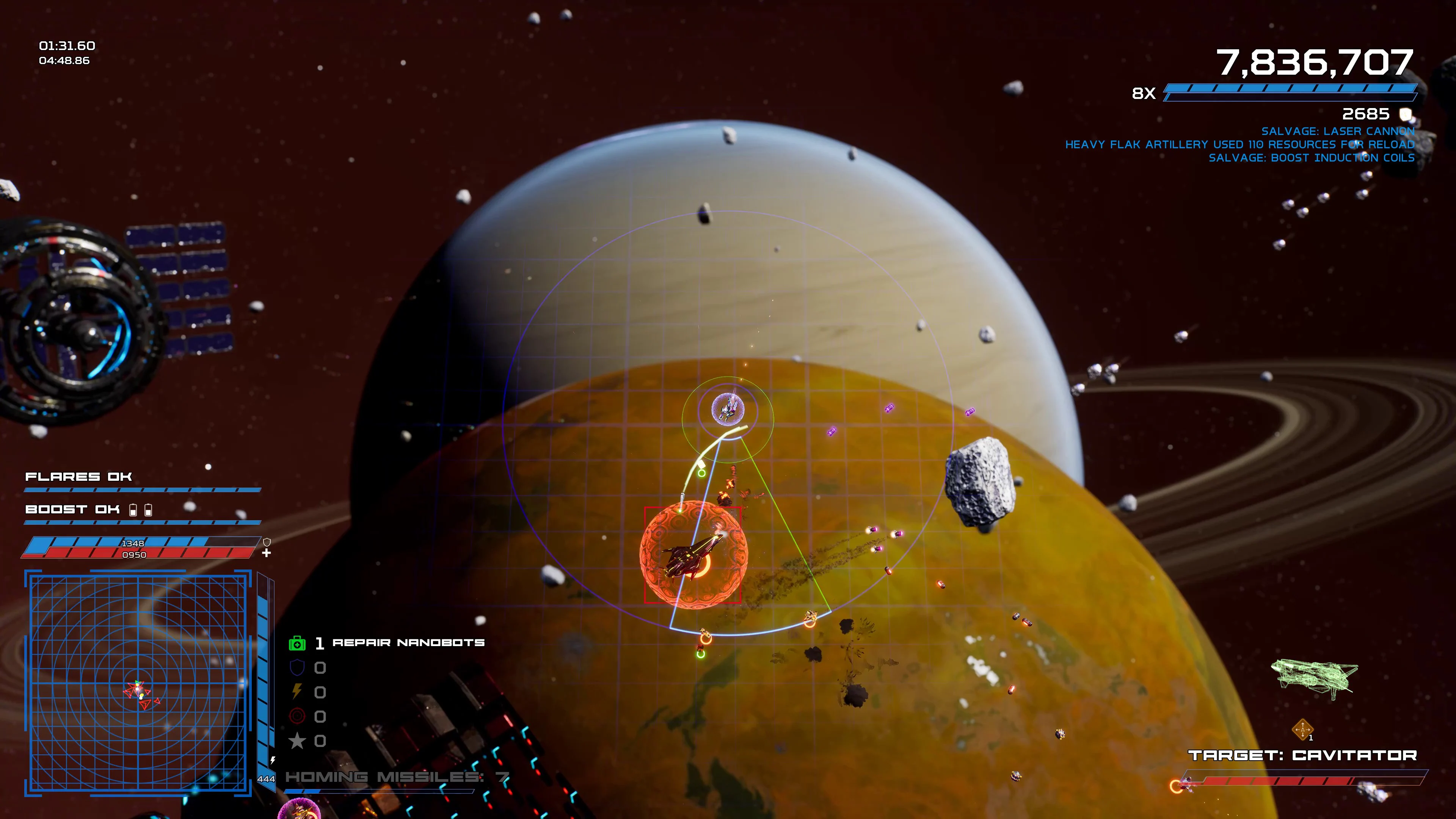1456x819 pixels.
Task: Click the shield emblem beside the health bar
Action: [x=267, y=543]
